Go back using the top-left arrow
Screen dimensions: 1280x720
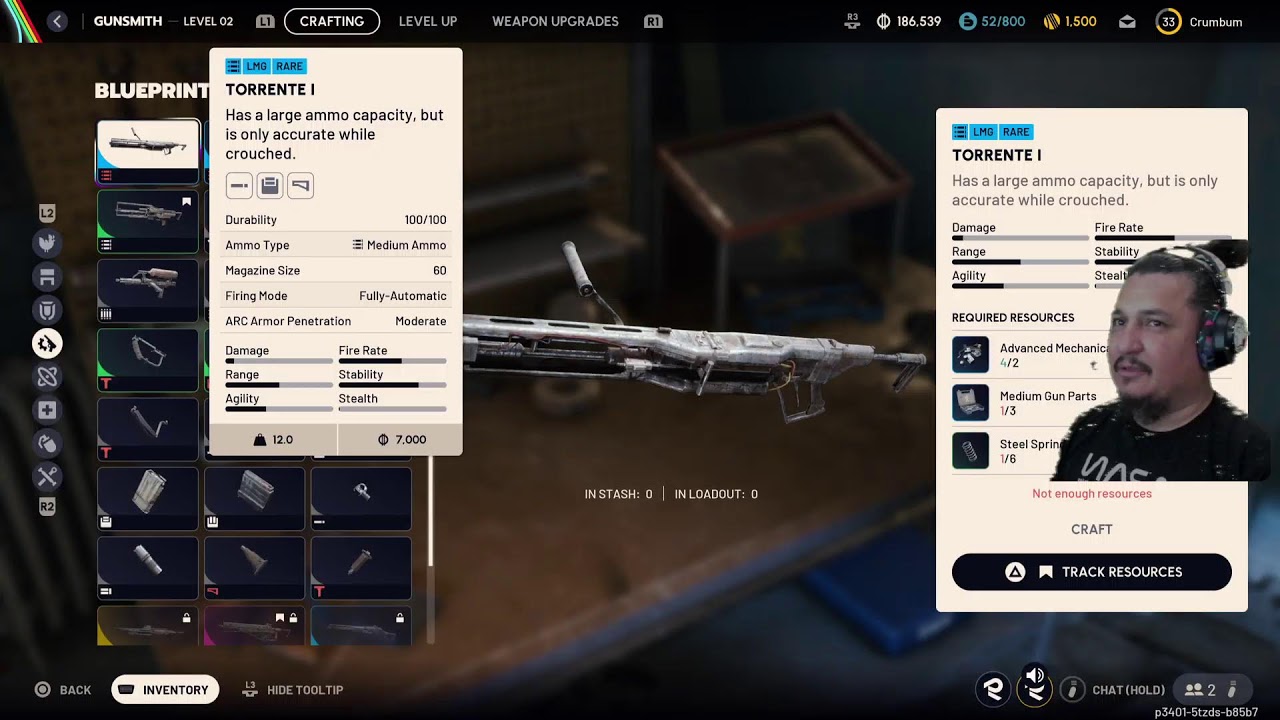pyautogui.click(x=57, y=21)
